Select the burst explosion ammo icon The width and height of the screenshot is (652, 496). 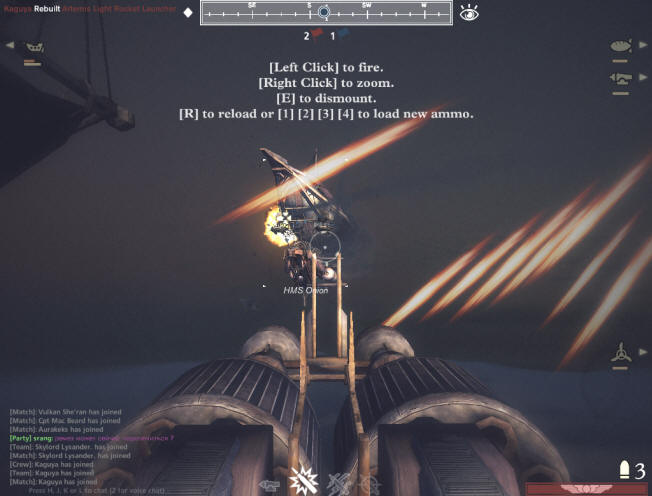point(301,482)
